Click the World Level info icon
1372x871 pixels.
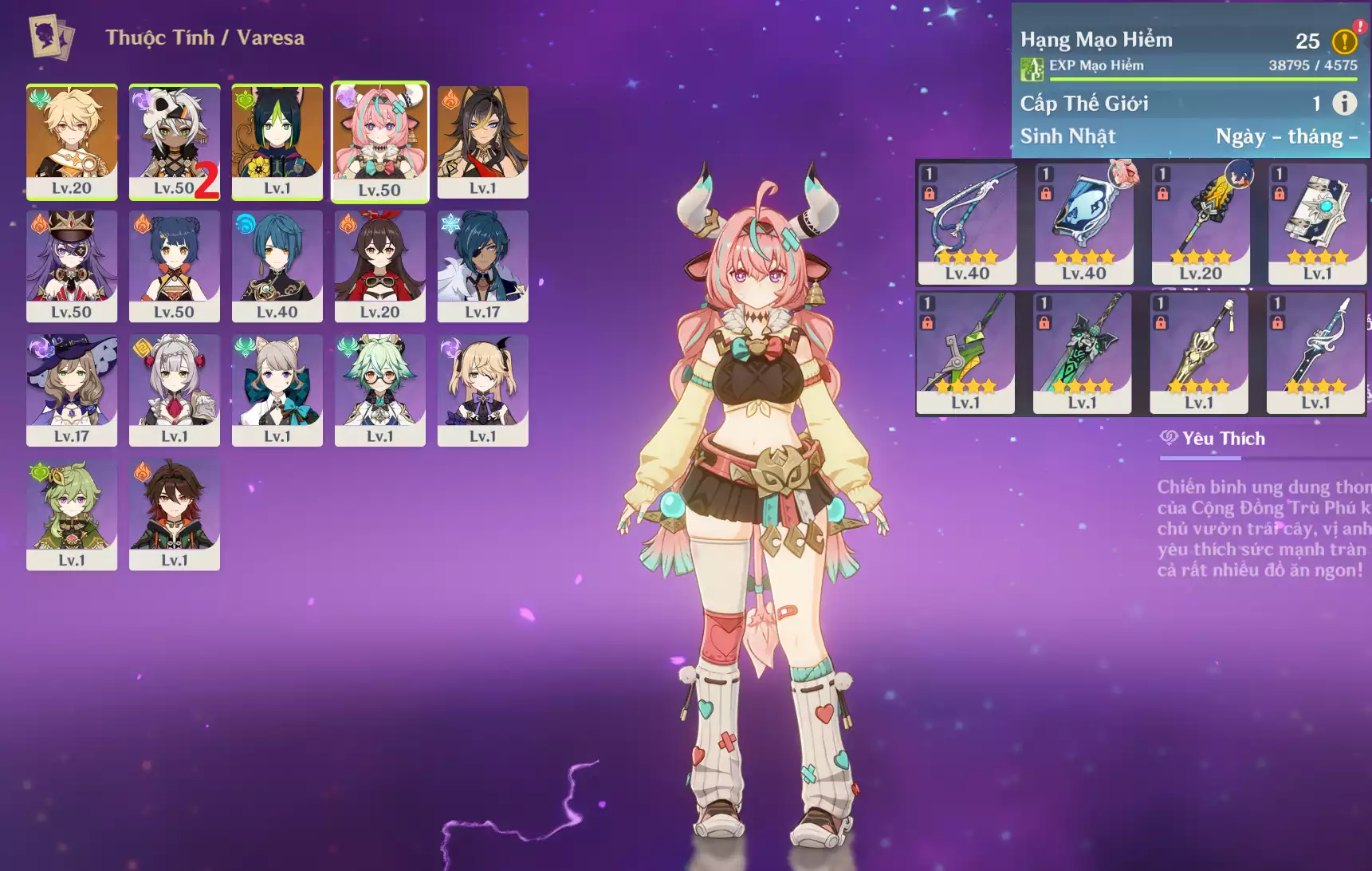click(1344, 103)
